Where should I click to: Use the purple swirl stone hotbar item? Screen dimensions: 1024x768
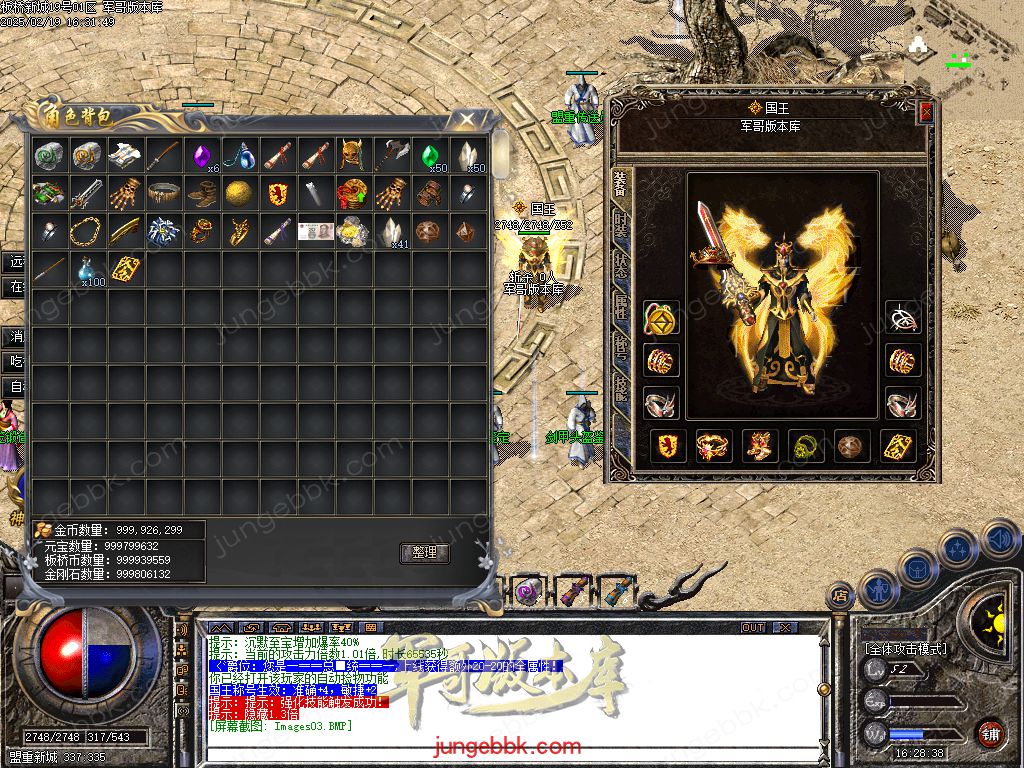click(527, 592)
